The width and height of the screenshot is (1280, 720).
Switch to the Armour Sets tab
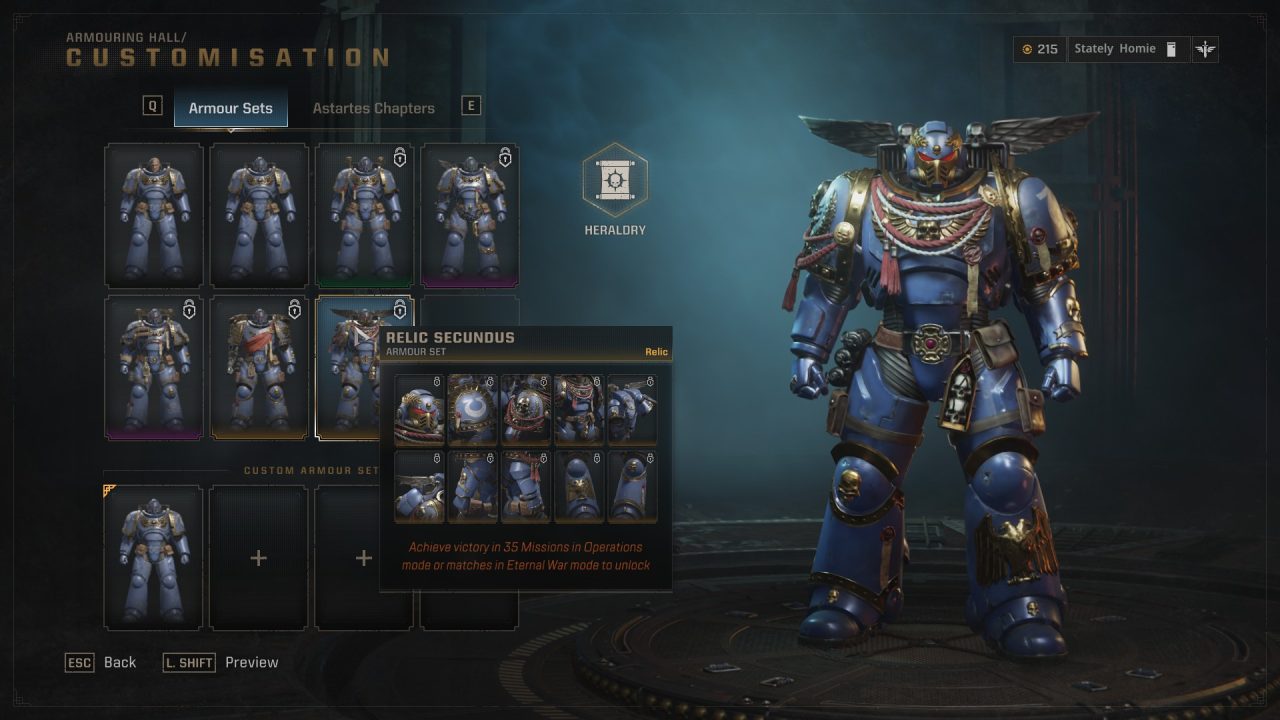[230, 107]
